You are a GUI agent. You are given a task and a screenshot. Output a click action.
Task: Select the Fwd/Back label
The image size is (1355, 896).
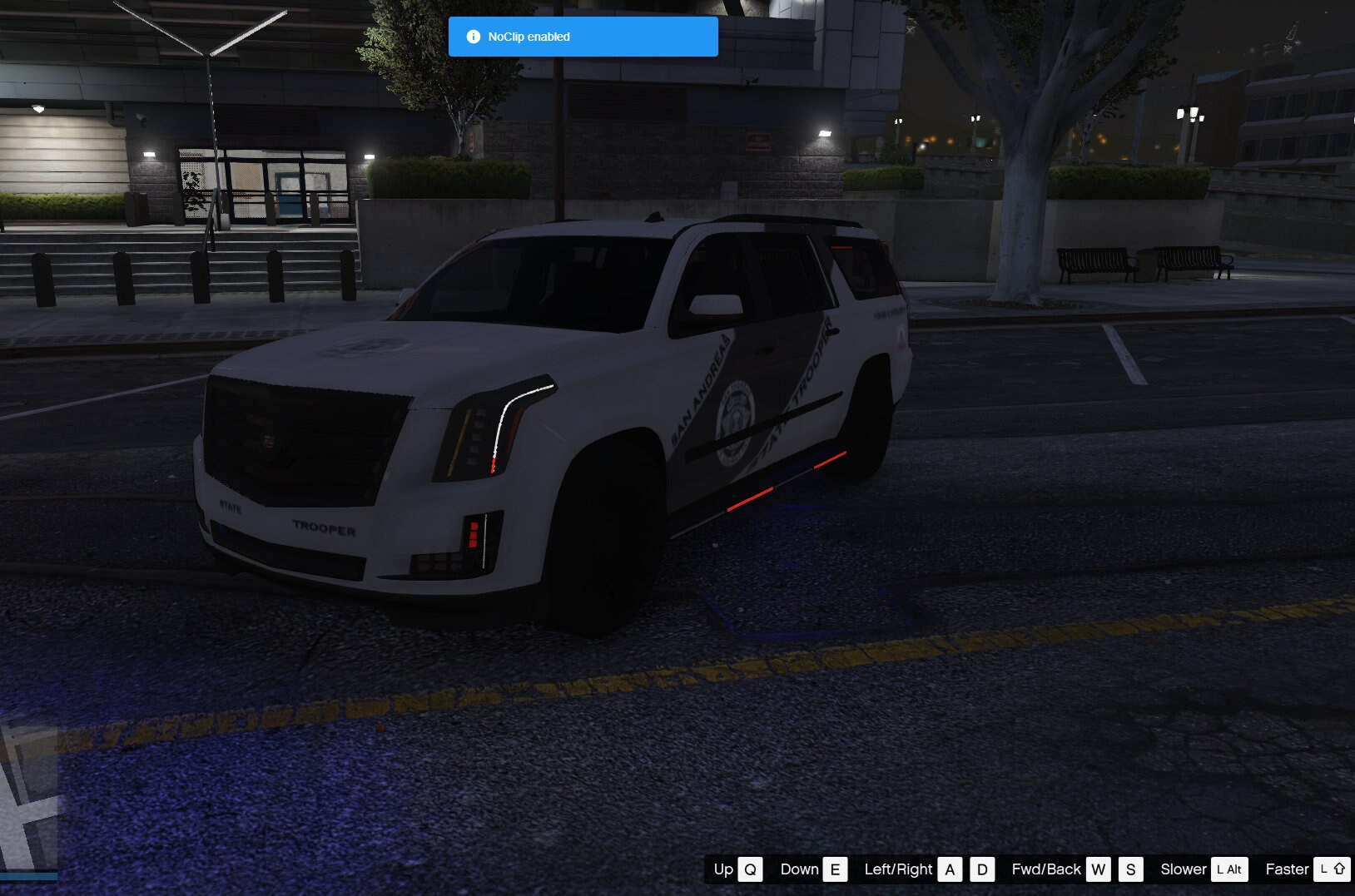[1046, 869]
